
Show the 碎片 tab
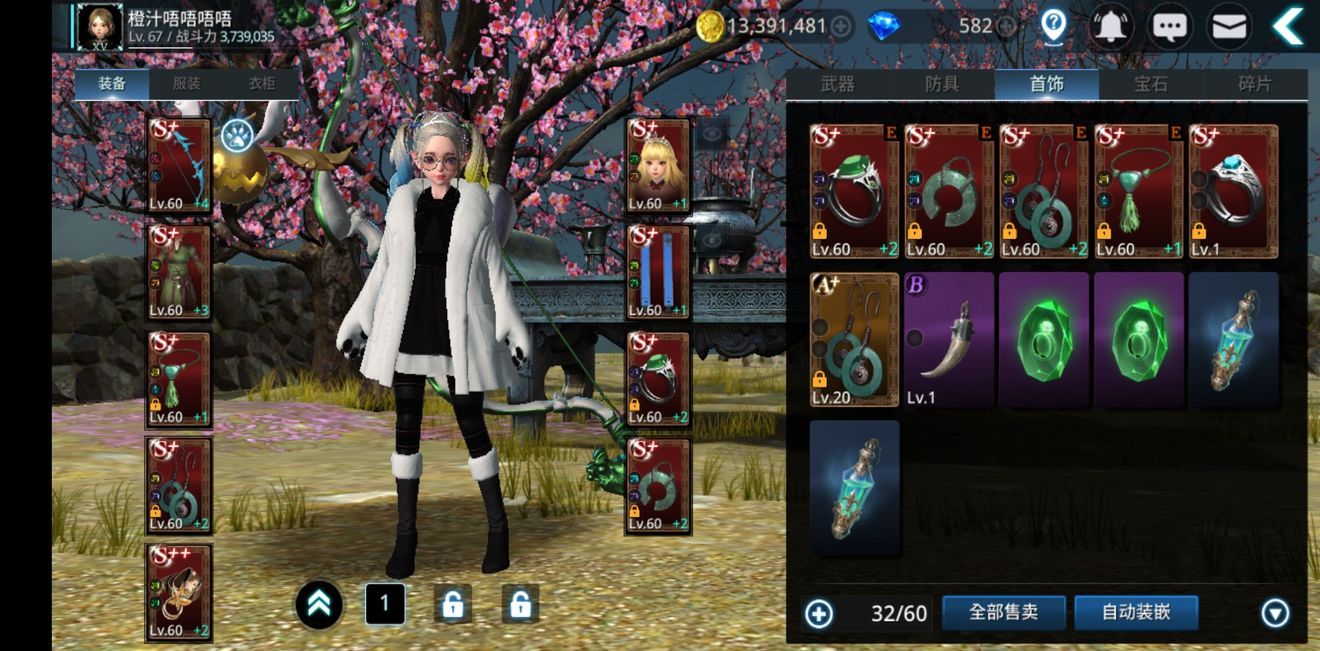1254,84
